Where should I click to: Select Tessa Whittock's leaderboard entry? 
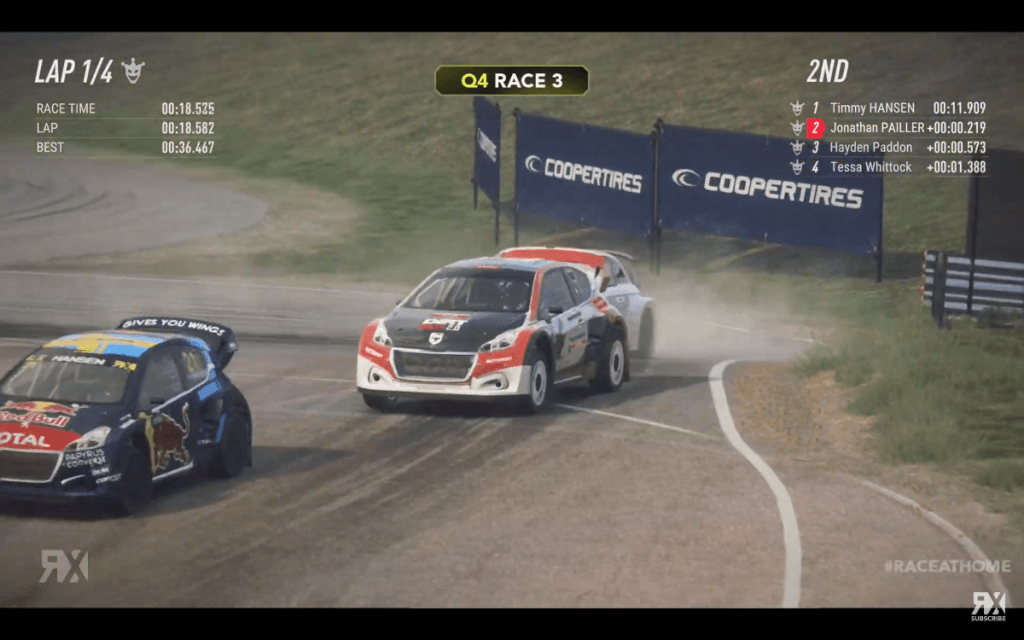click(x=870, y=167)
